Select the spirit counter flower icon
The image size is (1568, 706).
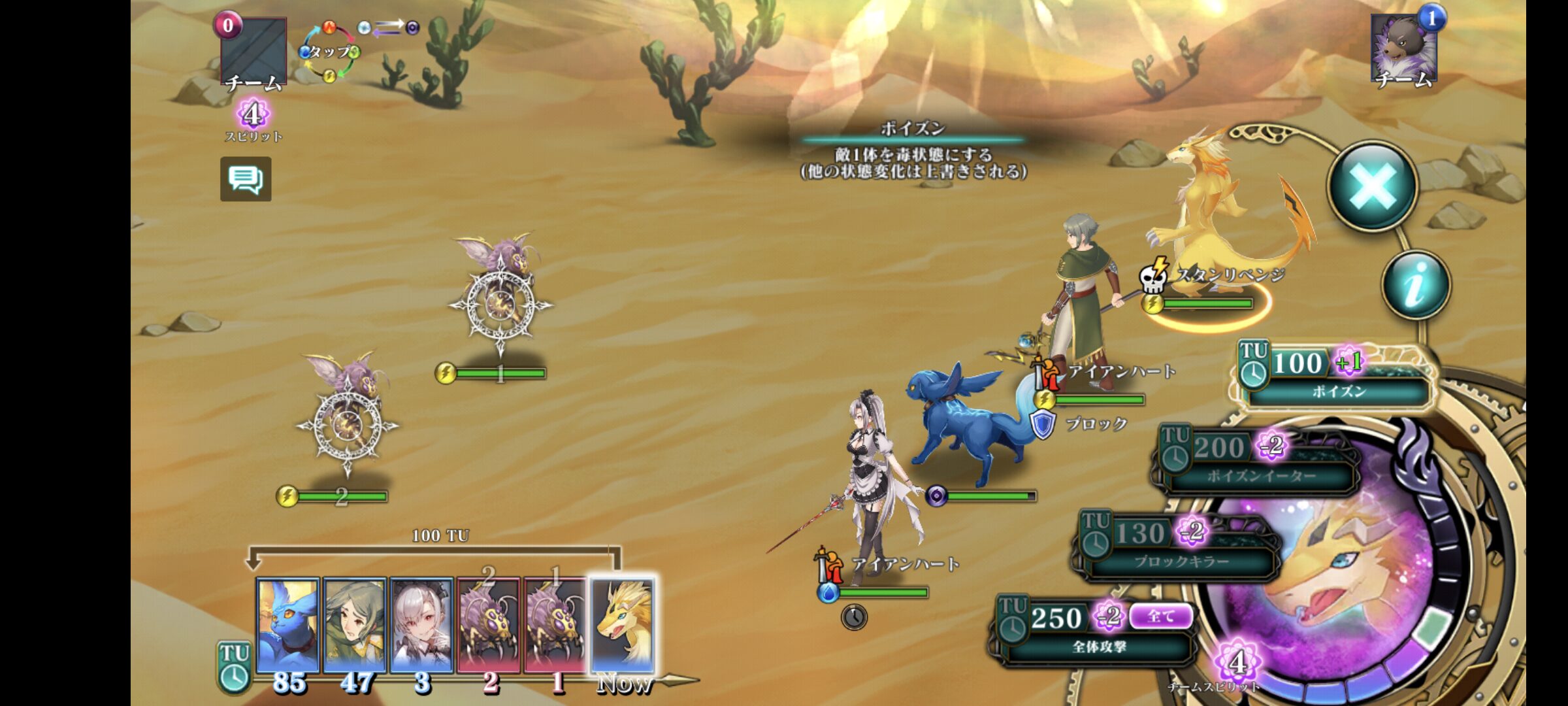pyautogui.click(x=253, y=115)
